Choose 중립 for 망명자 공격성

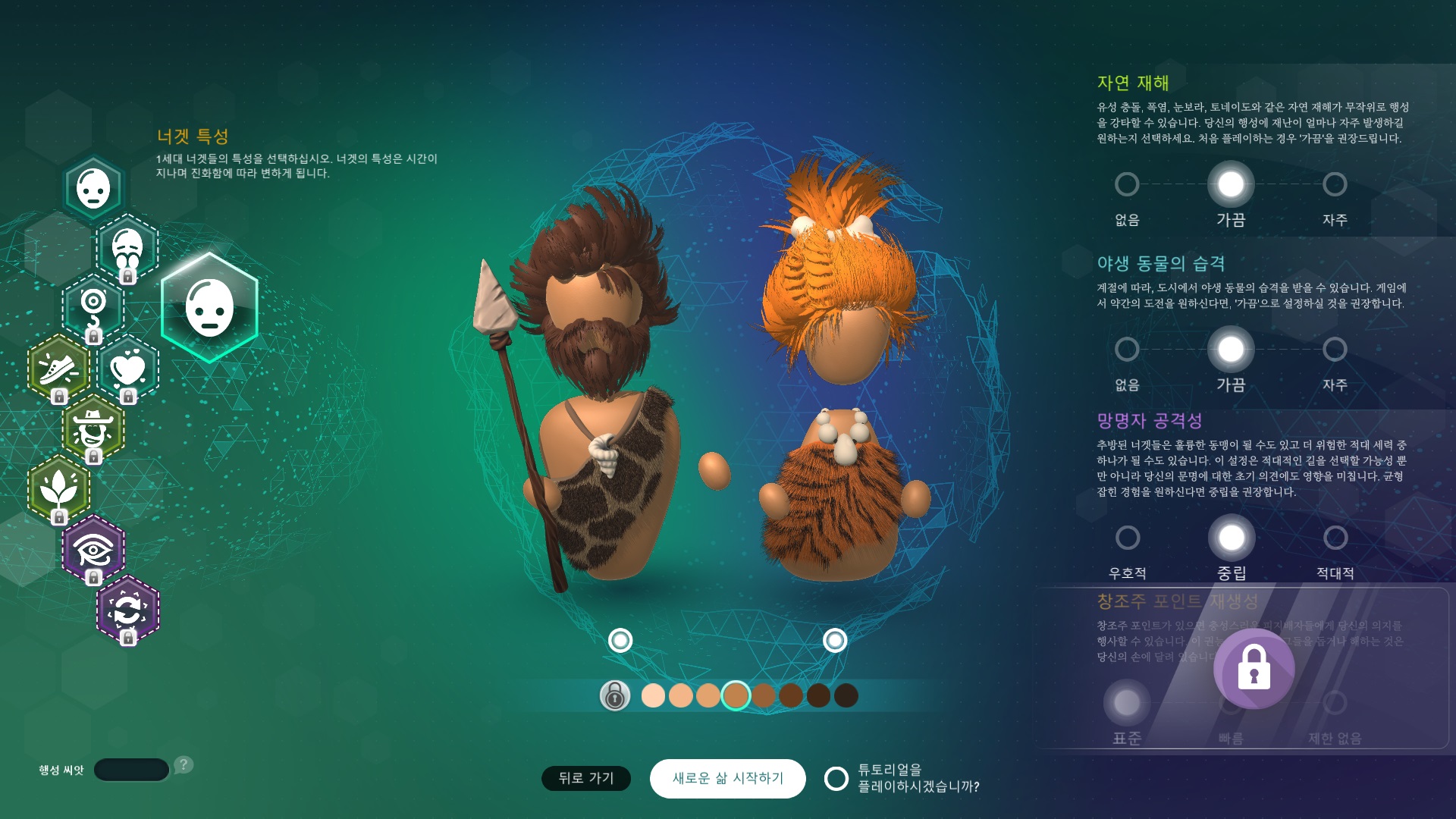coord(1232,538)
